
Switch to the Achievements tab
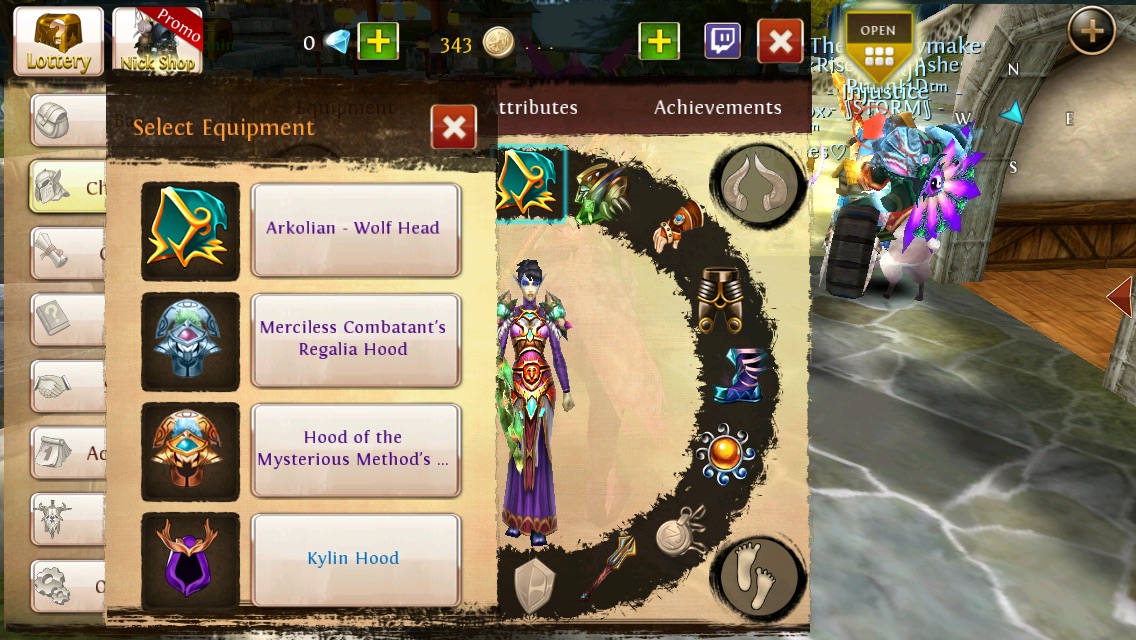pyautogui.click(x=717, y=108)
